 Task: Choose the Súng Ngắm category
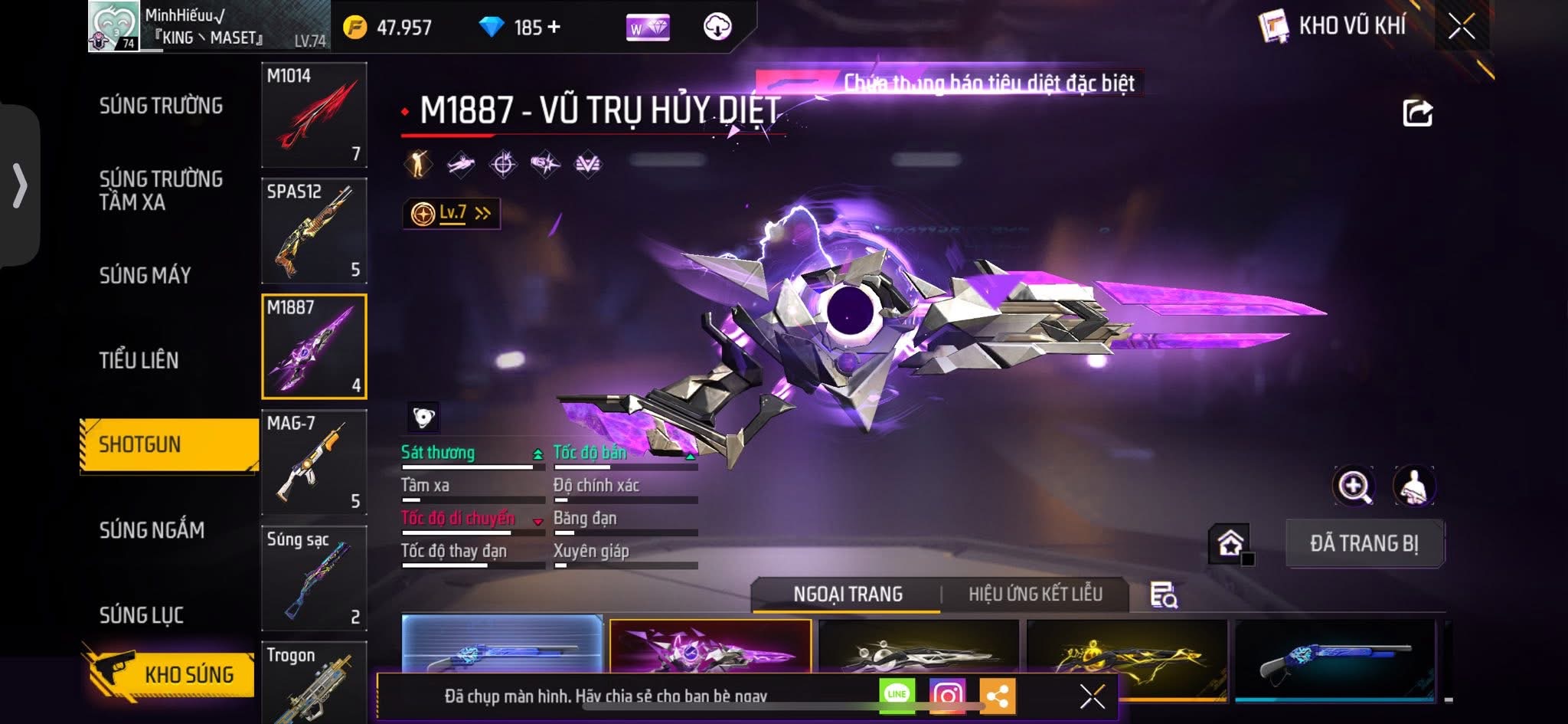[x=152, y=529]
